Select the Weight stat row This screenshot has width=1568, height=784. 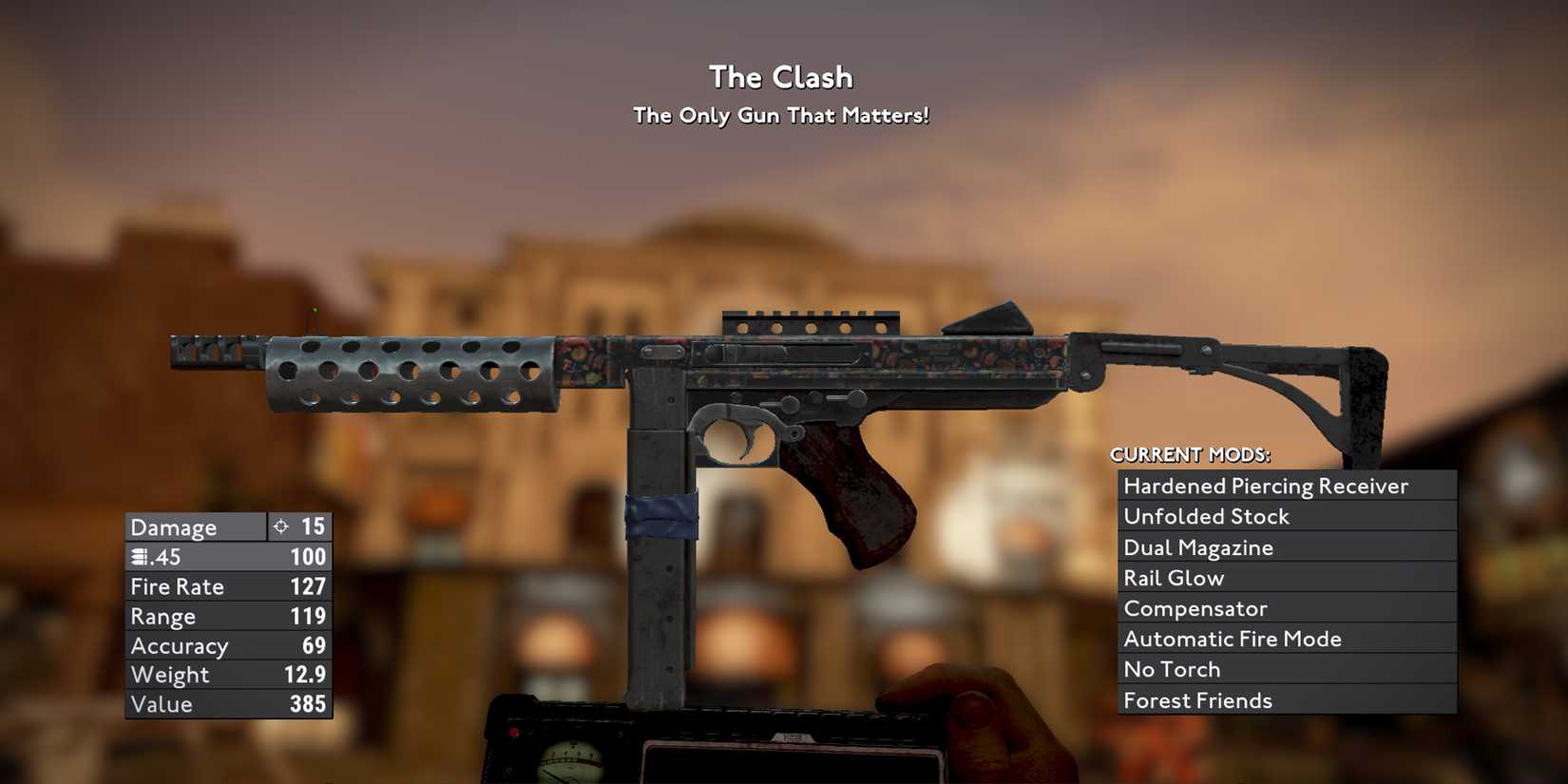coord(172,675)
